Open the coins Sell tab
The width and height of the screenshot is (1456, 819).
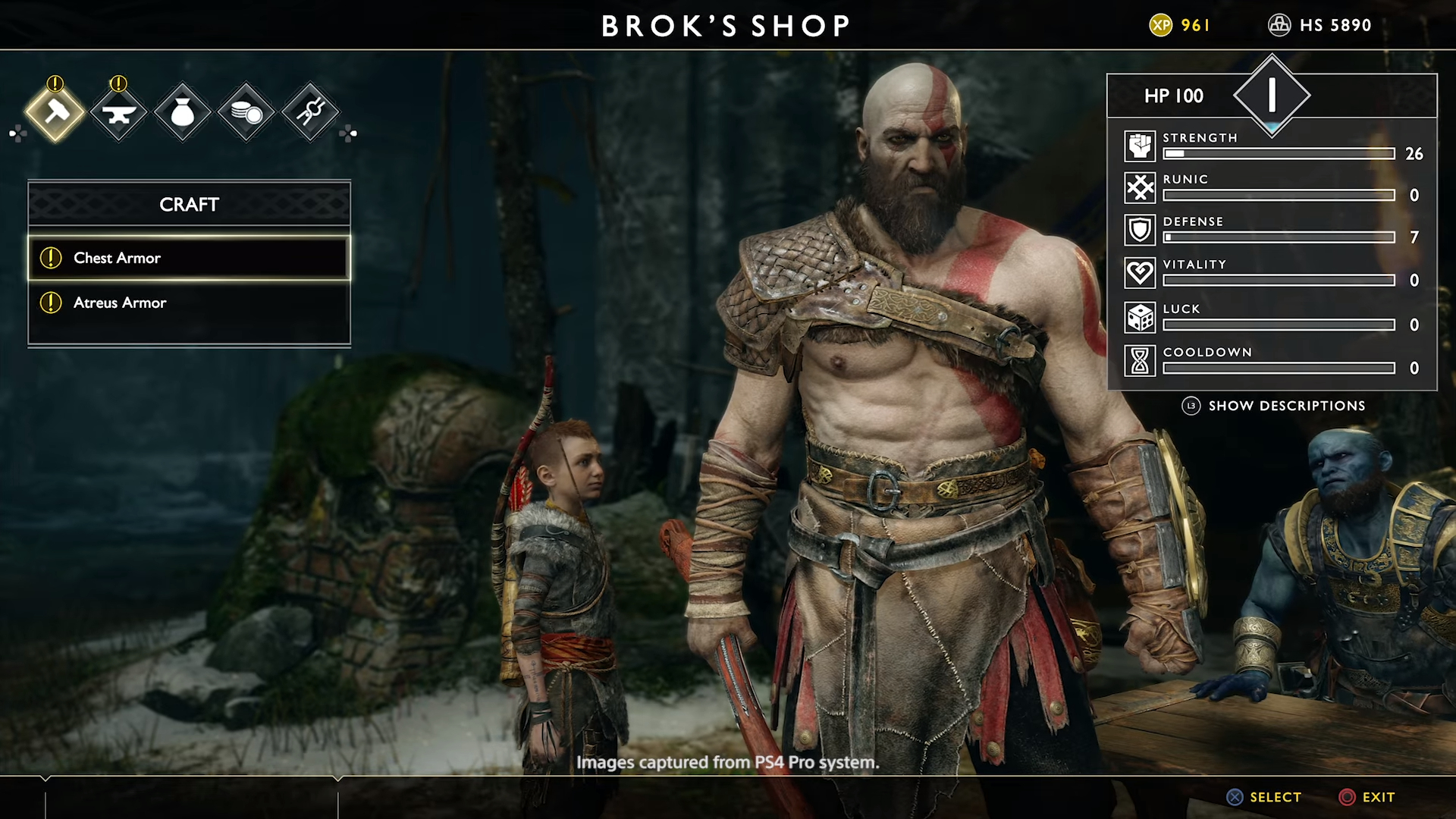point(246,113)
